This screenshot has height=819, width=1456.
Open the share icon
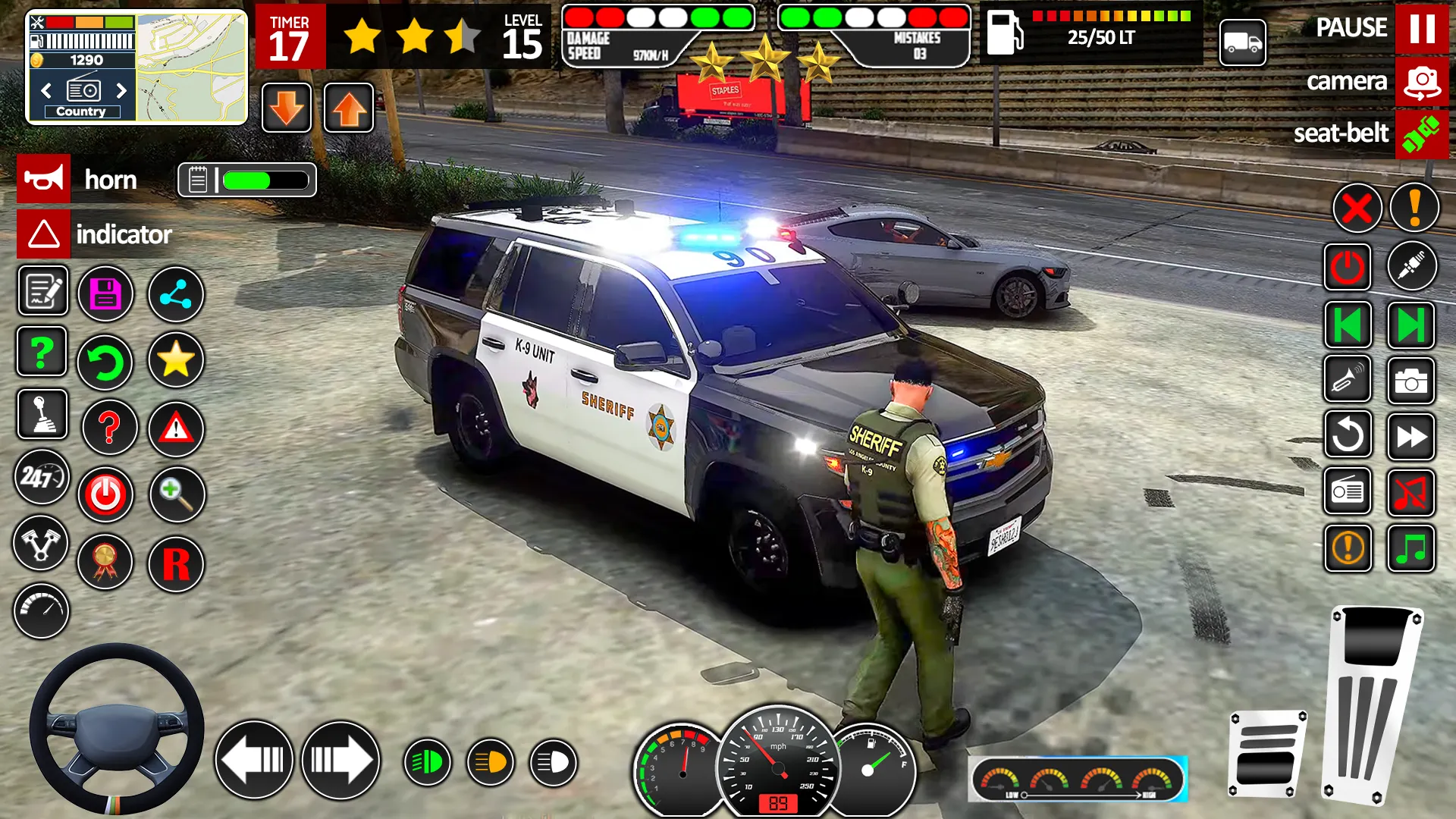coord(176,294)
